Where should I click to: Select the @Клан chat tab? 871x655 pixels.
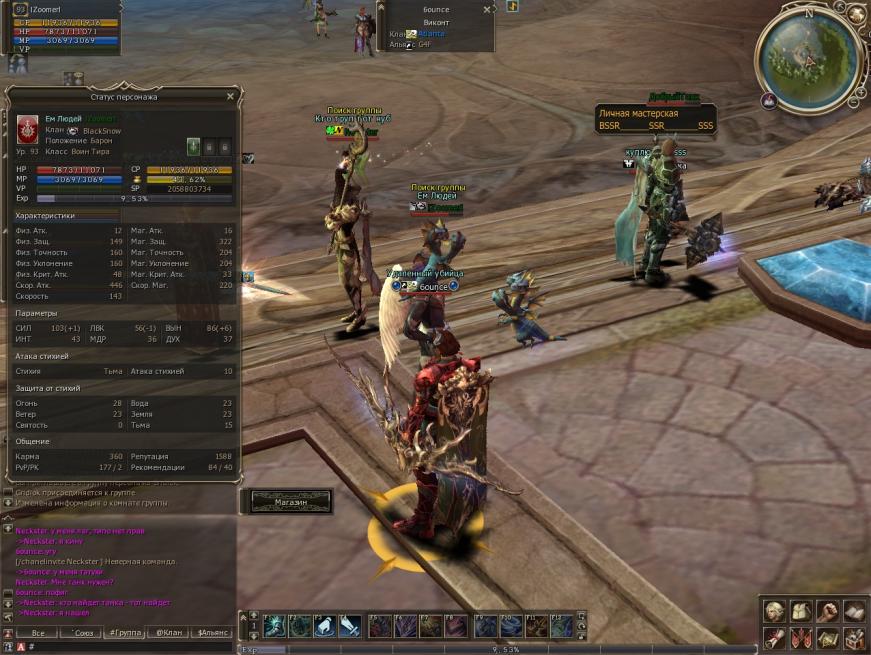point(169,633)
